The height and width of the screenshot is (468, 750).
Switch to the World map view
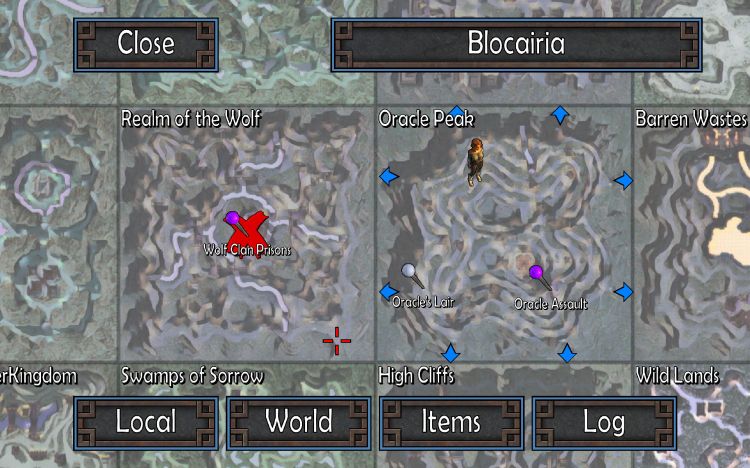298,422
